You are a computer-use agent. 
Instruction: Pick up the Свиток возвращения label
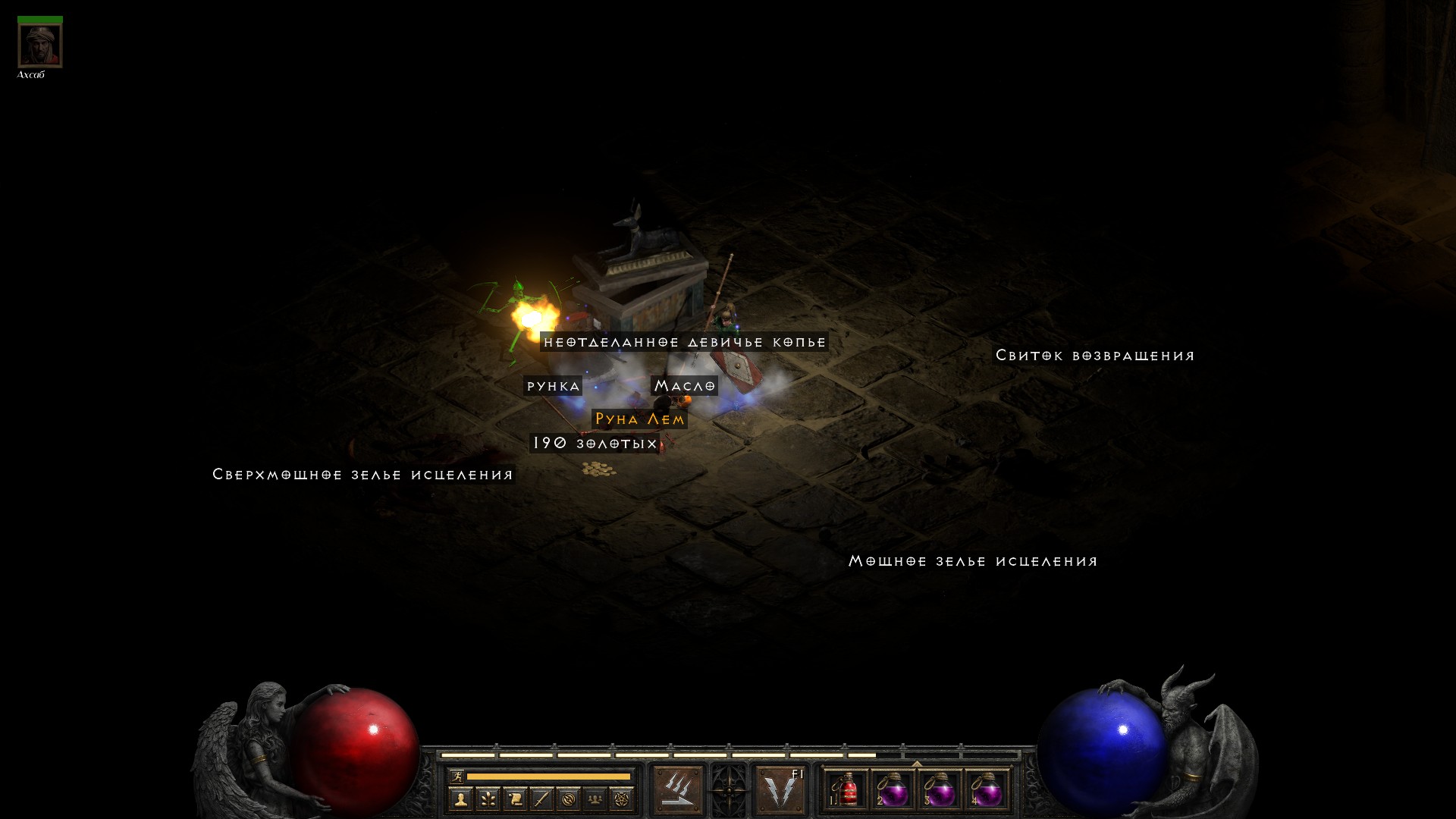tap(1094, 356)
